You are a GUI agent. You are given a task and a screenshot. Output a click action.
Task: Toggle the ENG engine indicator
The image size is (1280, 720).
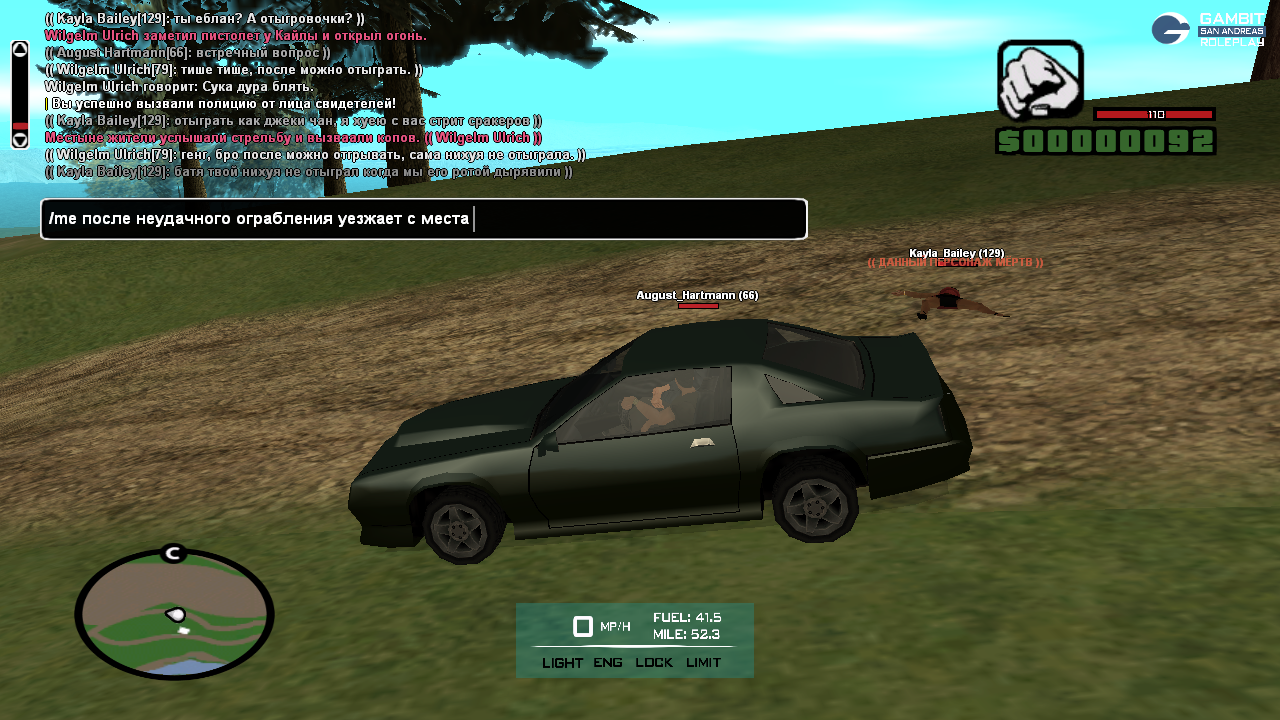pyautogui.click(x=608, y=663)
